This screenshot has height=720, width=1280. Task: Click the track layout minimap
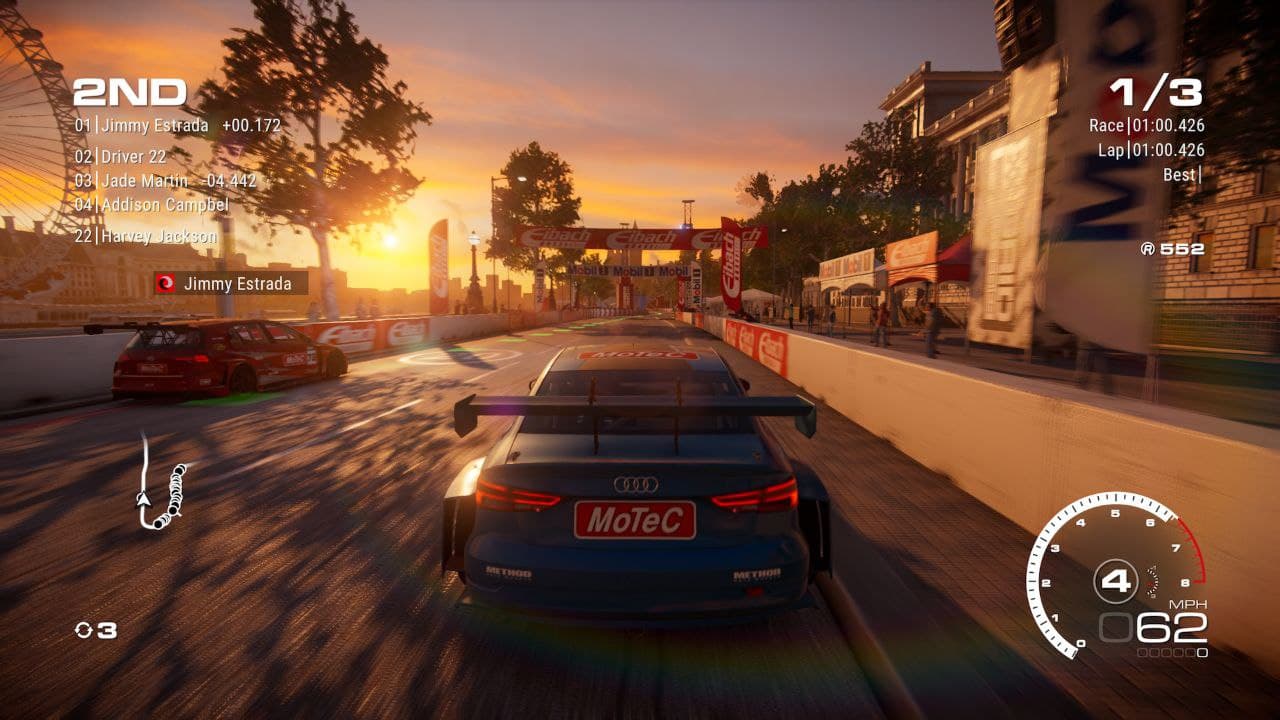pos(160,482)
